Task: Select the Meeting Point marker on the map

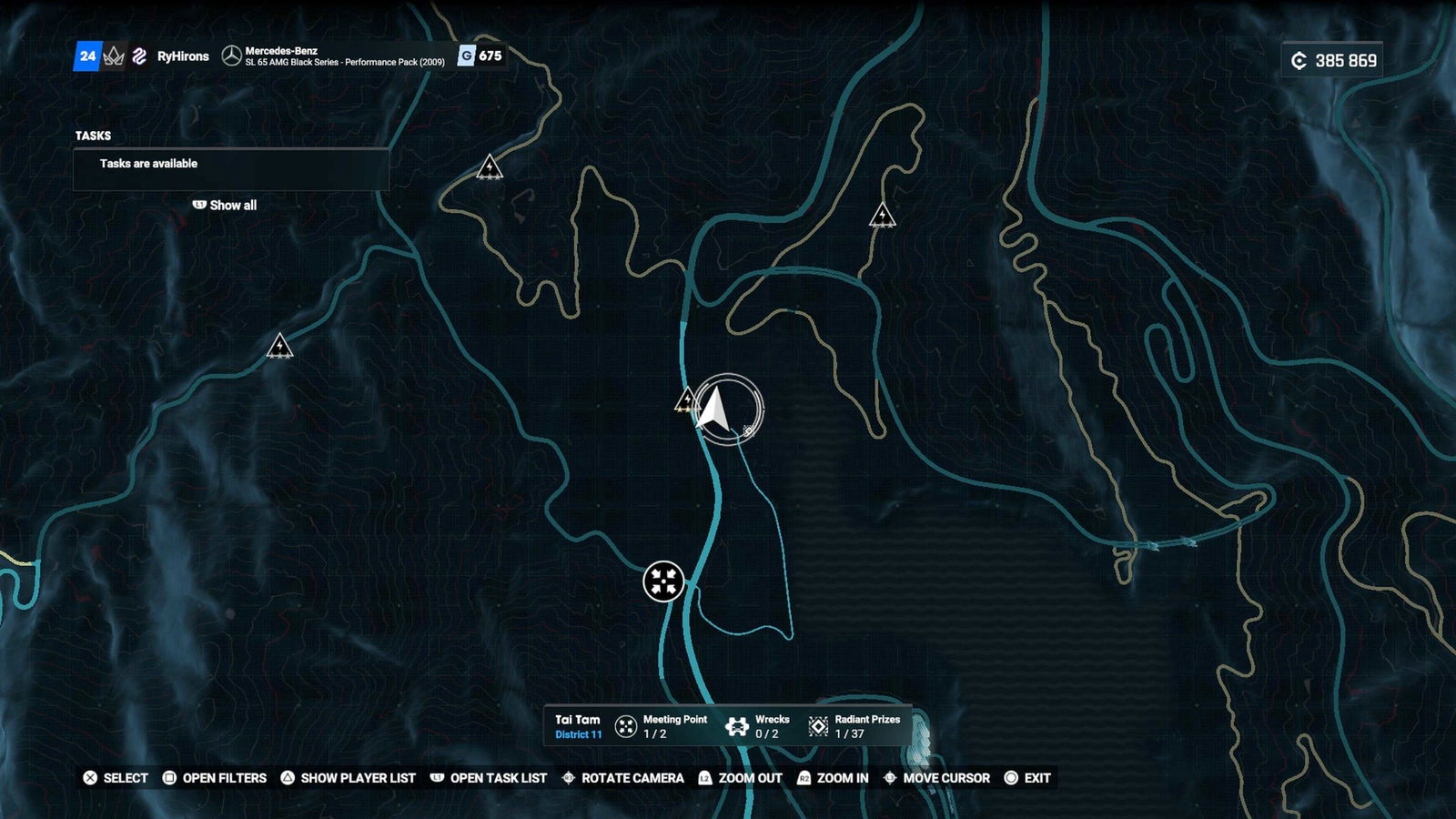Action: pos(663,581)
